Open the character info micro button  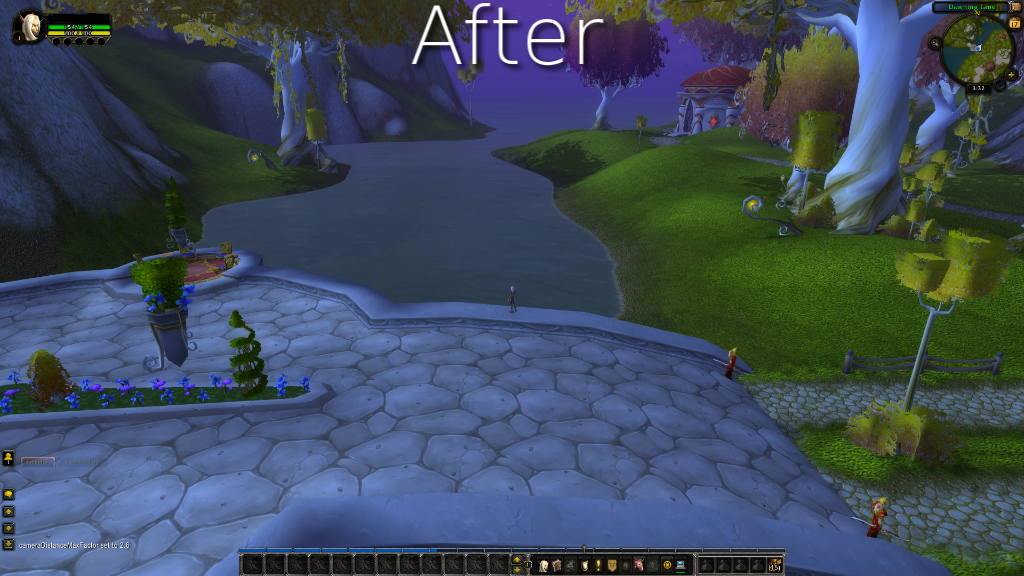point(543,565)
